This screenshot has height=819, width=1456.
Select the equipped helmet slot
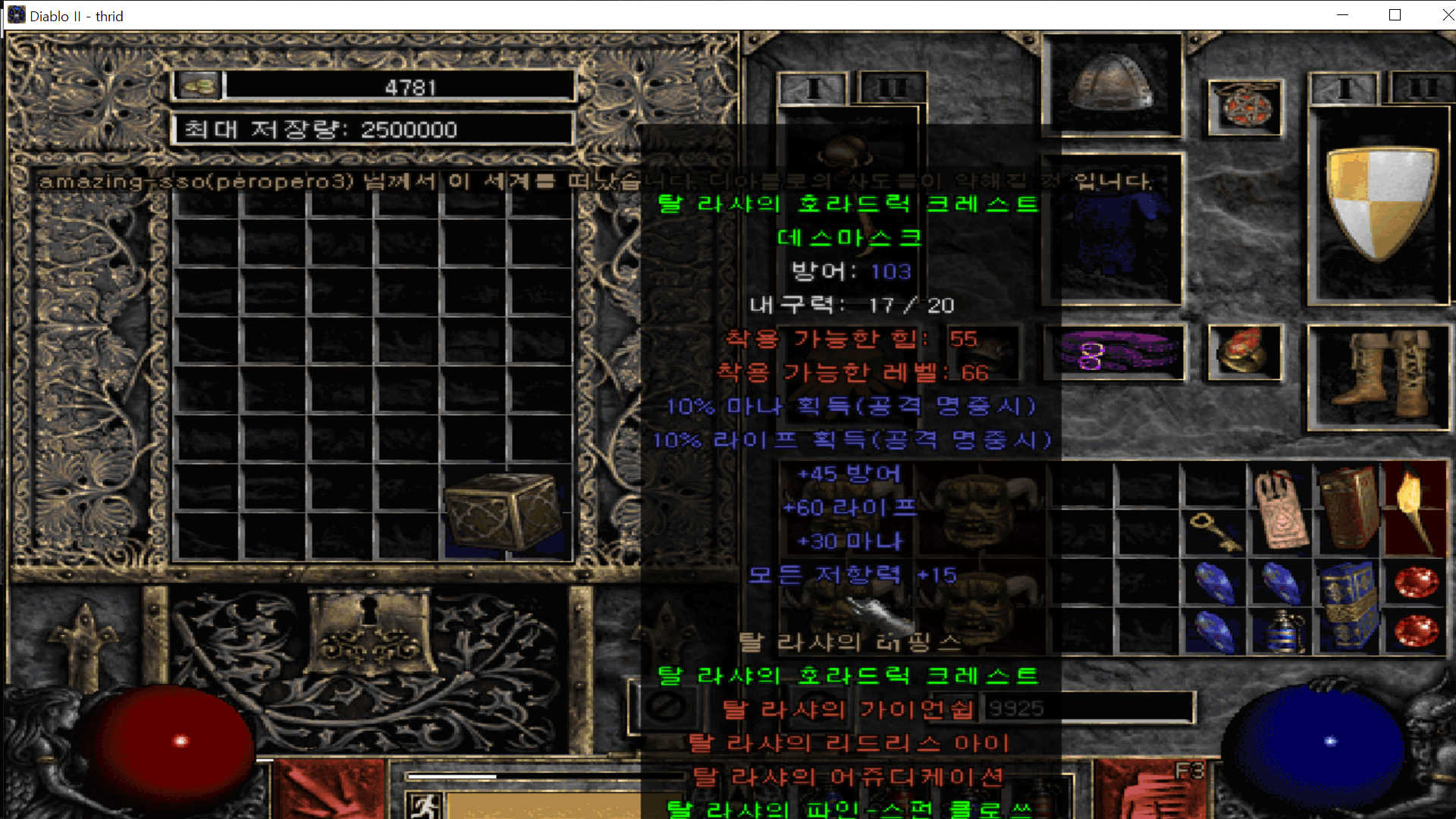1112,85
